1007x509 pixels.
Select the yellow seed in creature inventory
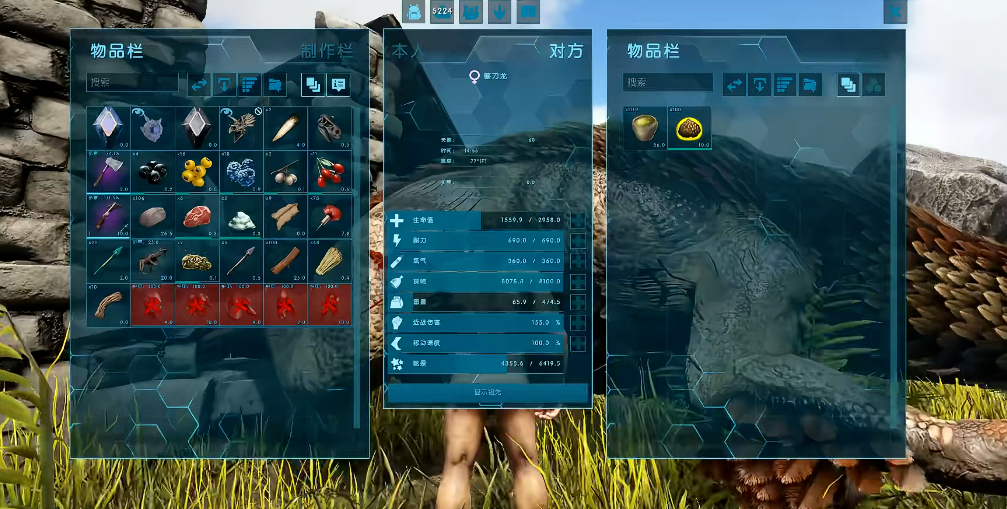tap(689, 129)
